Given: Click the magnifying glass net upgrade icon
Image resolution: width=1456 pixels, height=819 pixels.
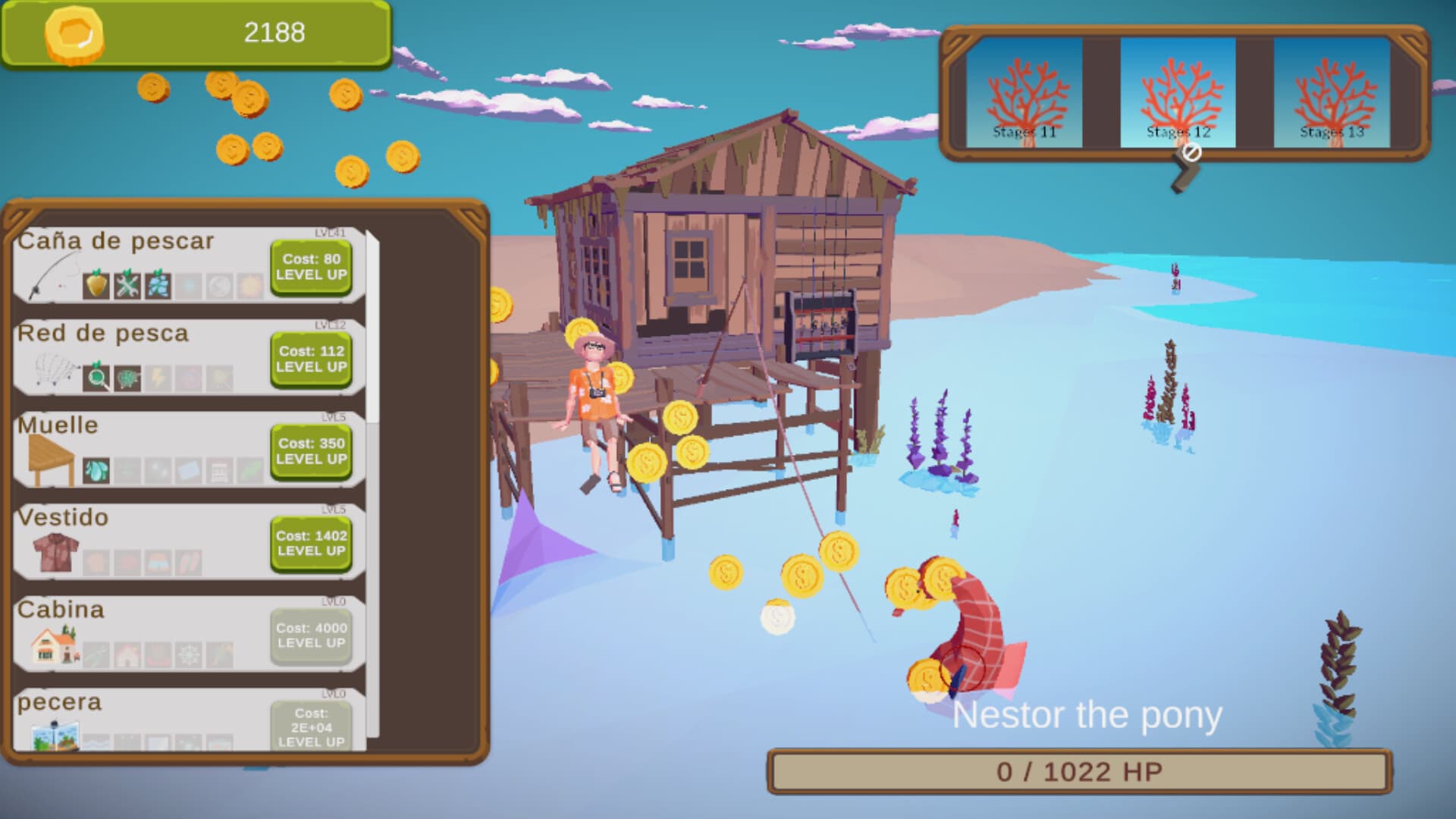Looking at the screenshot, I should tap(96, 376).
